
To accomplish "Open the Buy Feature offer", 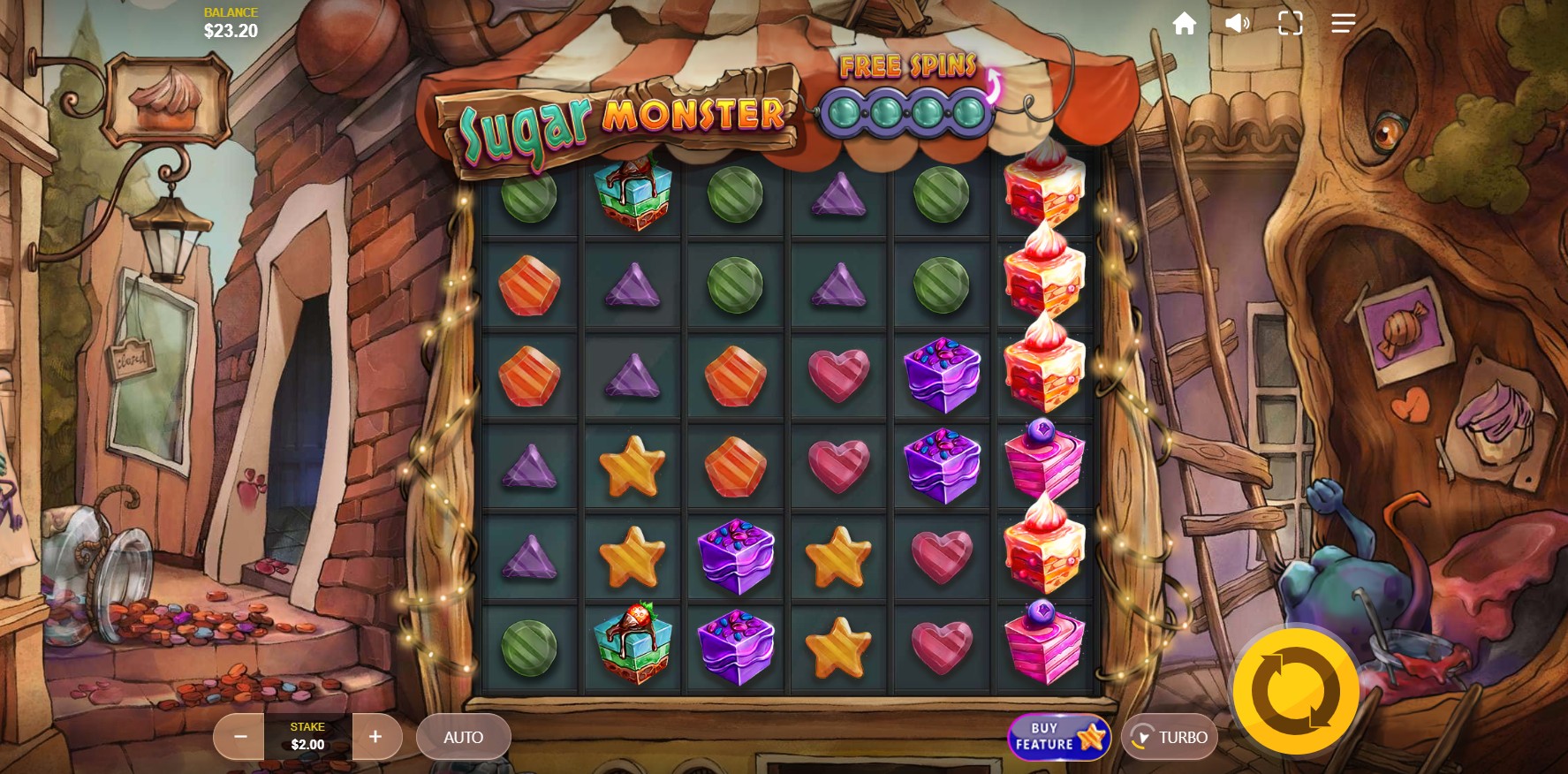I will coord(1059,737).
